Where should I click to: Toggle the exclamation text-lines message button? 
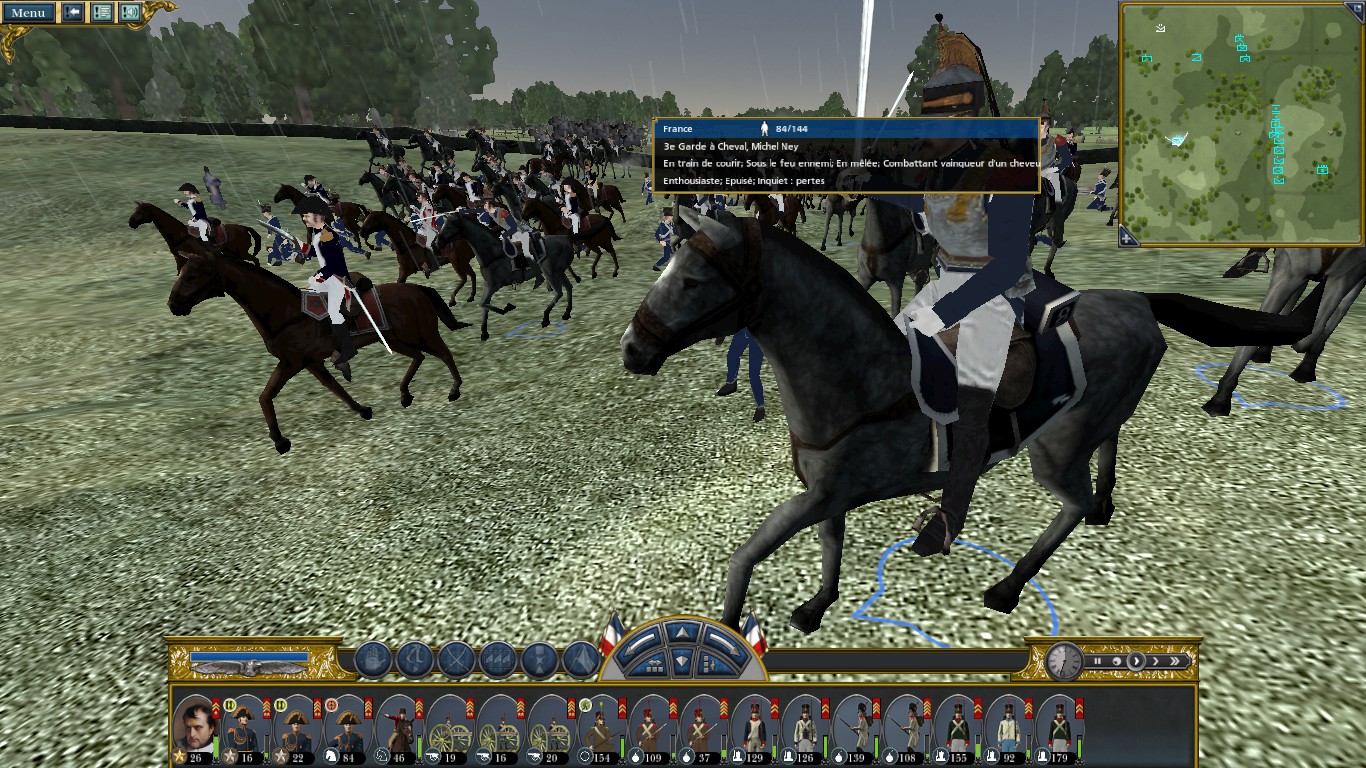tap(102, 13)
